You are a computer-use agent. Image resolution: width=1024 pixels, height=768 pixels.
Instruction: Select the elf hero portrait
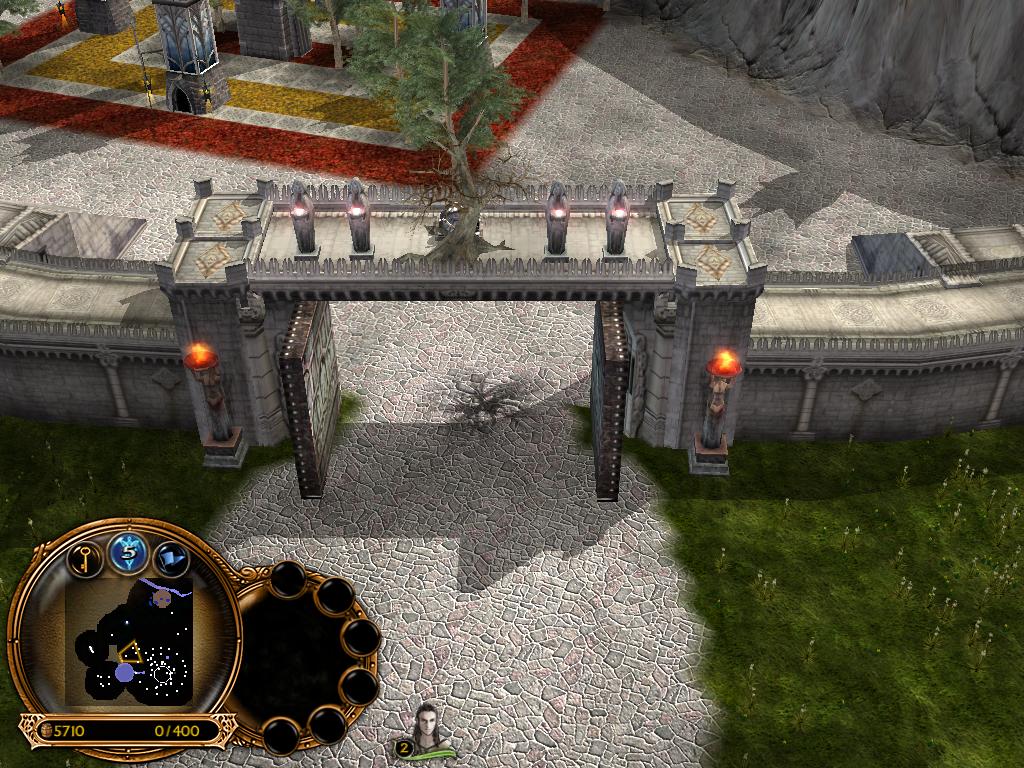[430, 725]
